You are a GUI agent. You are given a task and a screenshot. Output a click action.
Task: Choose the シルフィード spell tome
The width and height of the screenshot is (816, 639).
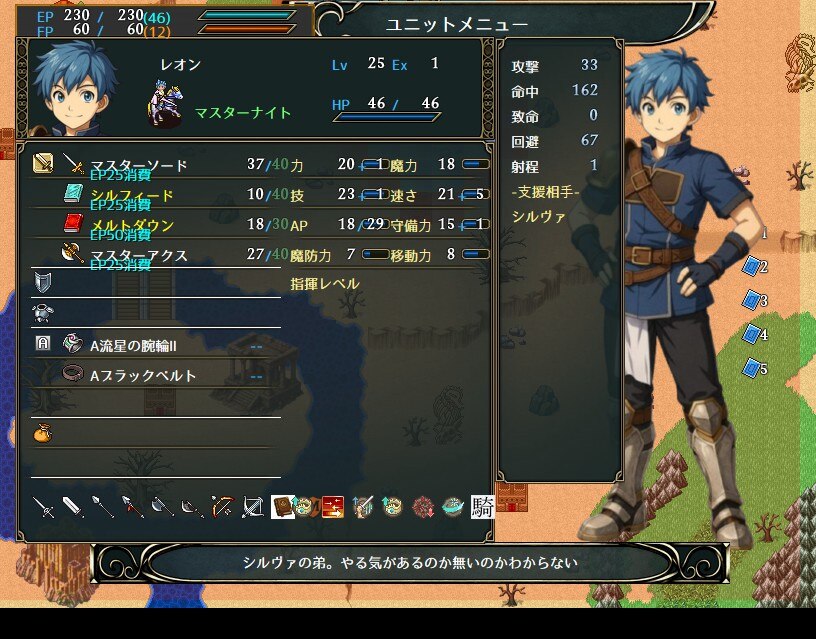[x=131, y=195]
